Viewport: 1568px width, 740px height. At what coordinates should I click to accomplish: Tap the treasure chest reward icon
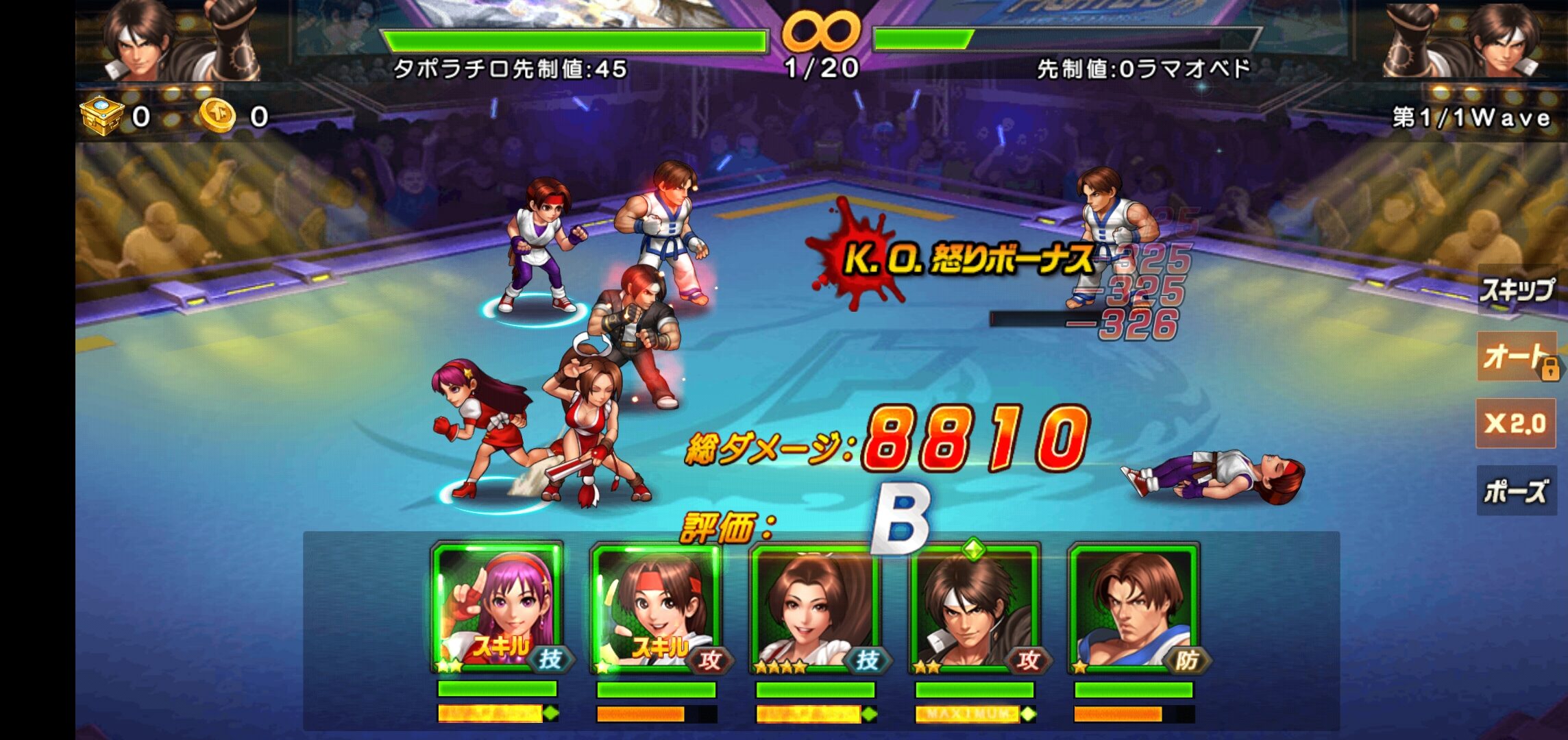101,115
